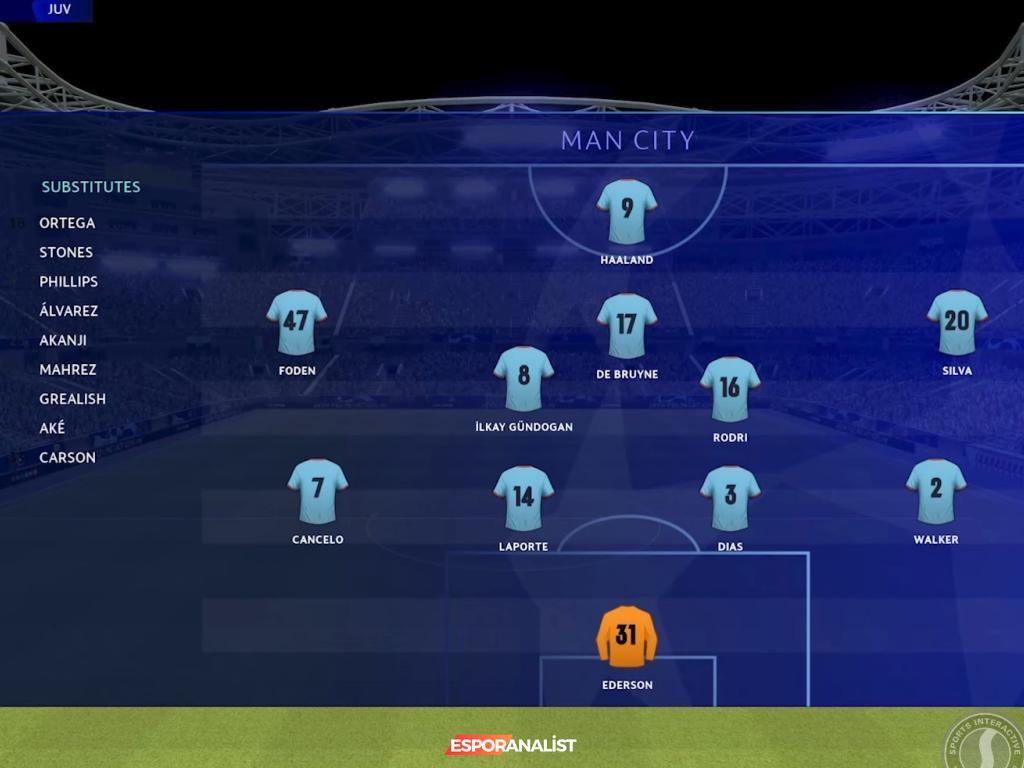1024x768 pixels.
Task: Click Phillips in the substitutes list
Action: [68, 281]
